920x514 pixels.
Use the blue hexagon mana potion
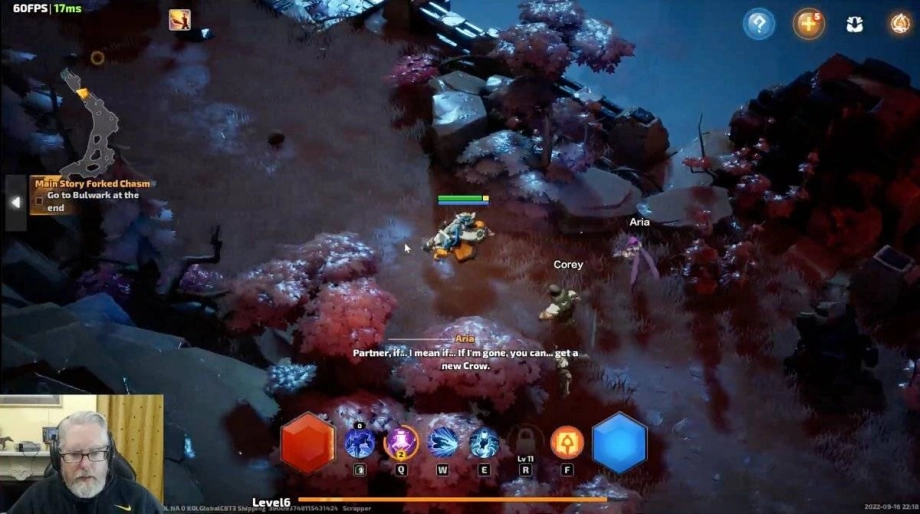[619, 442]
